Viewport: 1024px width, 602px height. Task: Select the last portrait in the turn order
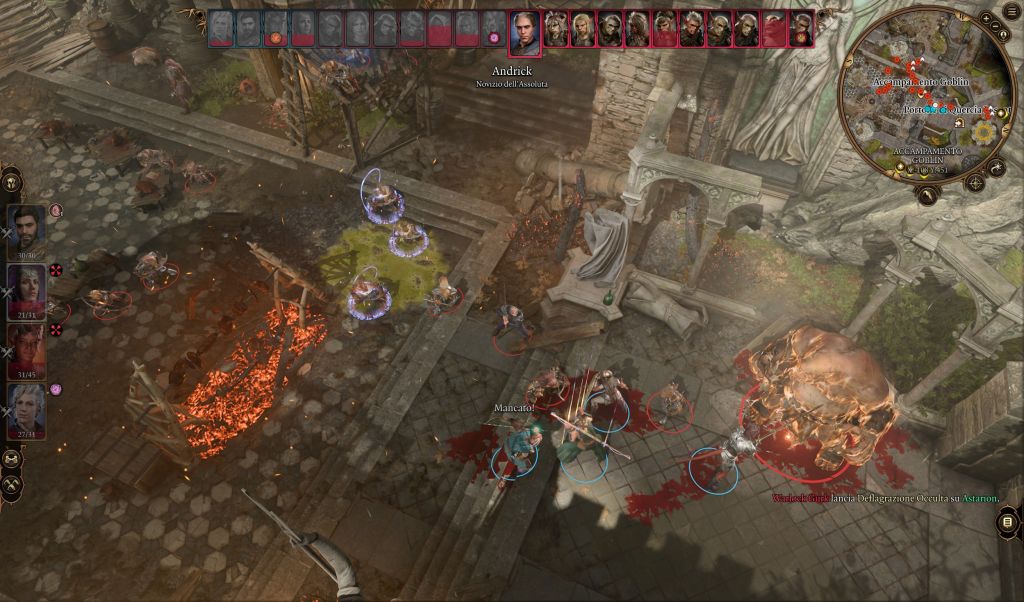[801, 30]
